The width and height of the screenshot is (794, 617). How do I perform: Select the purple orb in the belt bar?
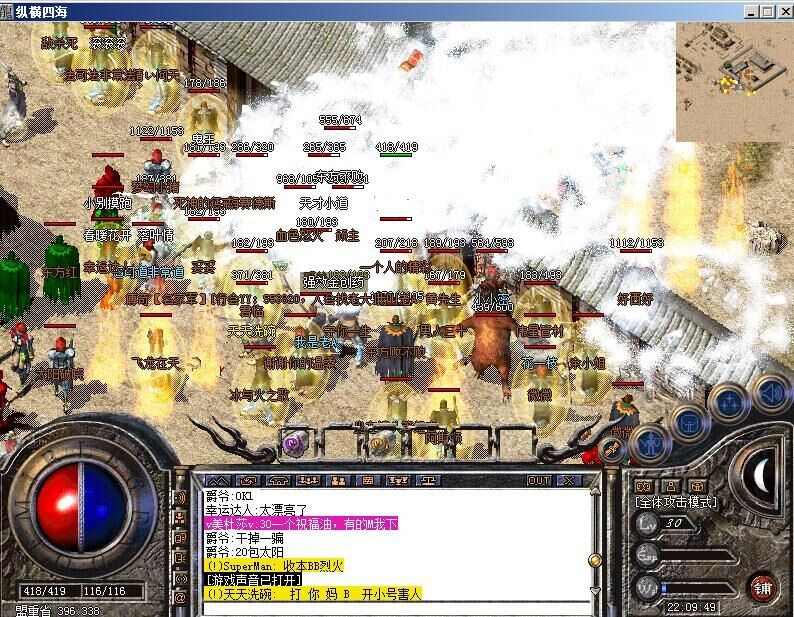pos(294,444)
